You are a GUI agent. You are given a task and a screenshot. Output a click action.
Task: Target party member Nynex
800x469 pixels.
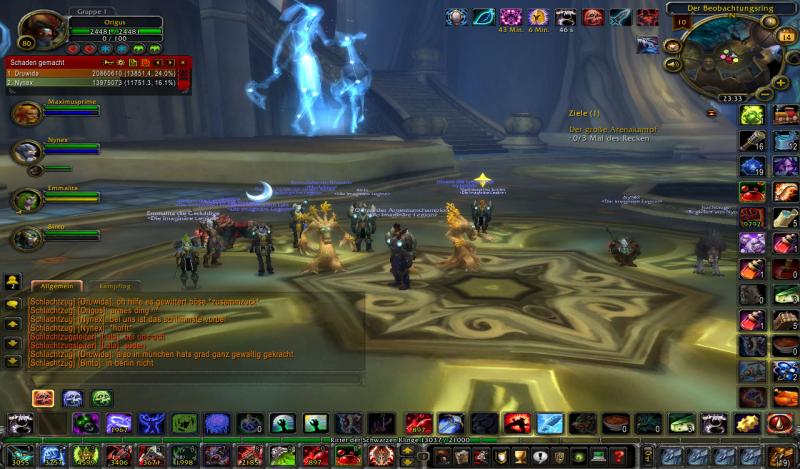[28, 151]
